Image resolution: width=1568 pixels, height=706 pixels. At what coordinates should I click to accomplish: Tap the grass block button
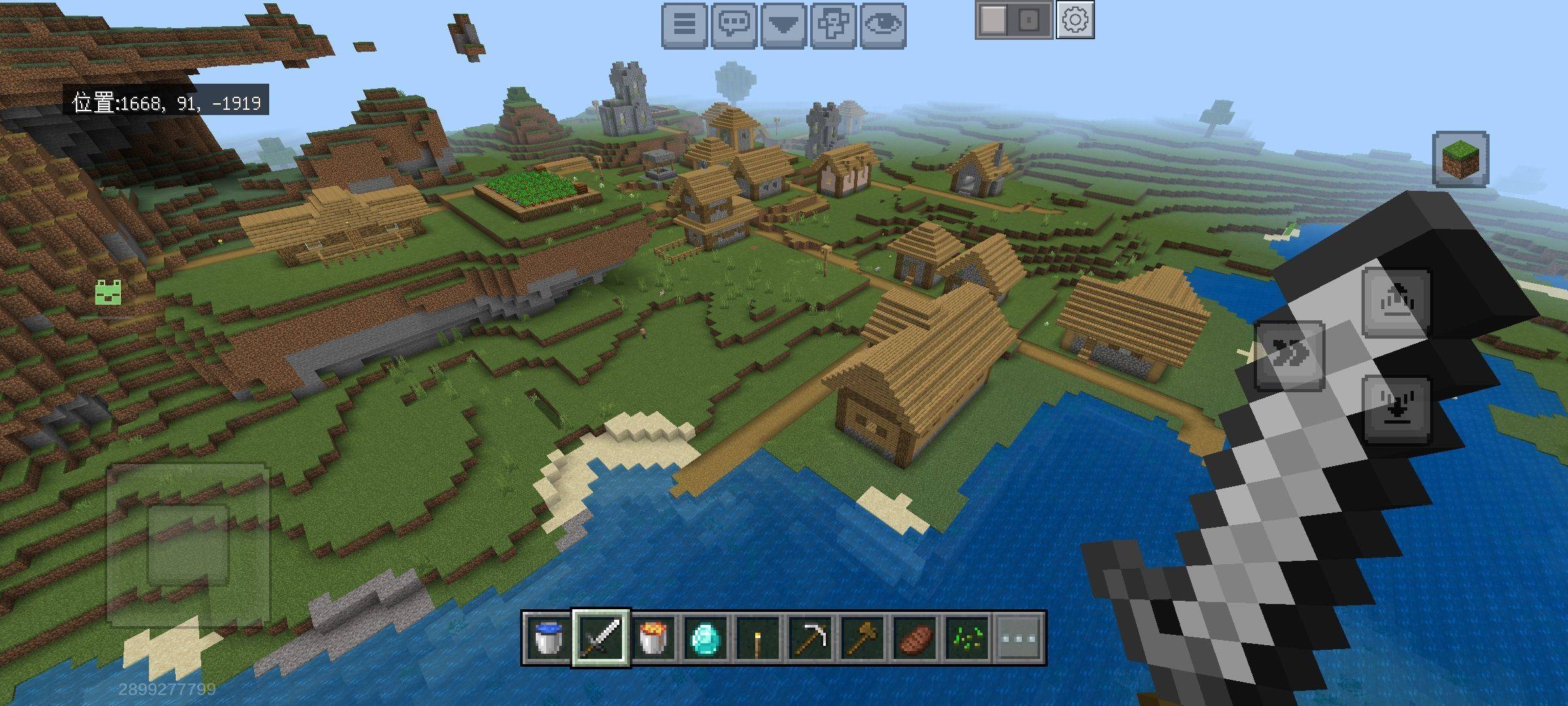[1461, 159]
